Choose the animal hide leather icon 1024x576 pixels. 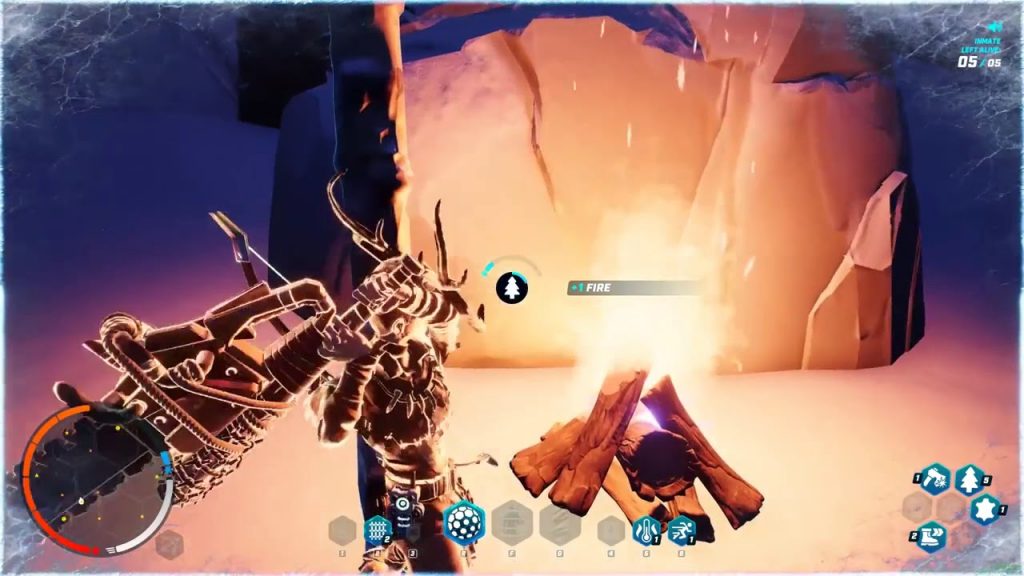click(985, 510)
